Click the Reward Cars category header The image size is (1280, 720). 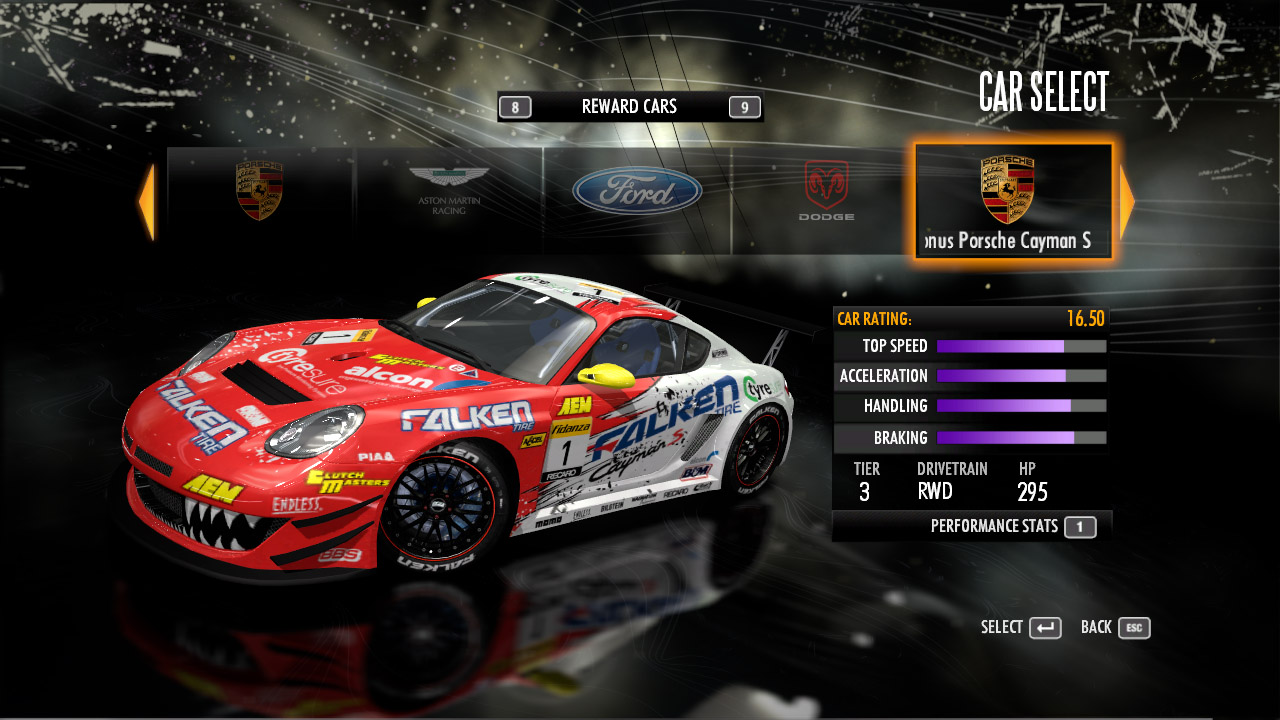(629, 107)
